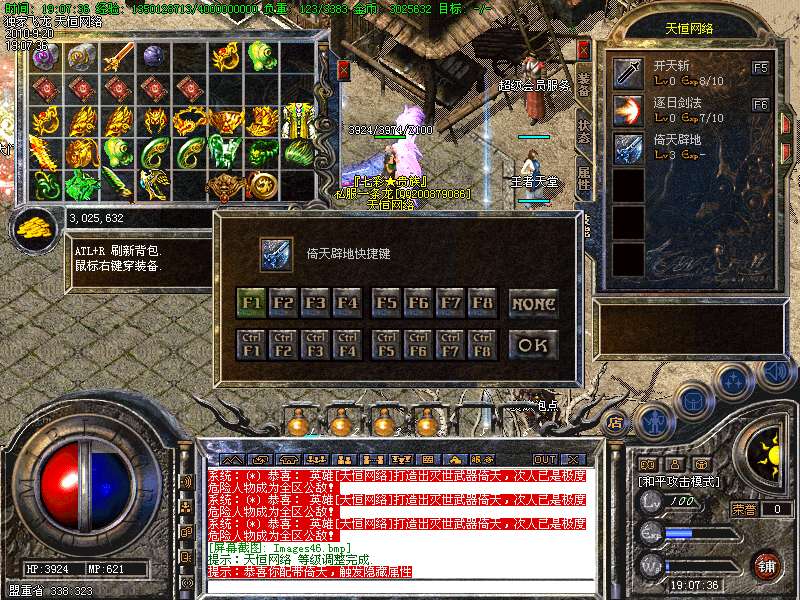Select the purple orb in the bag
Image resolution: width=800 pixels, height=600 pixels.
(153, 56)
